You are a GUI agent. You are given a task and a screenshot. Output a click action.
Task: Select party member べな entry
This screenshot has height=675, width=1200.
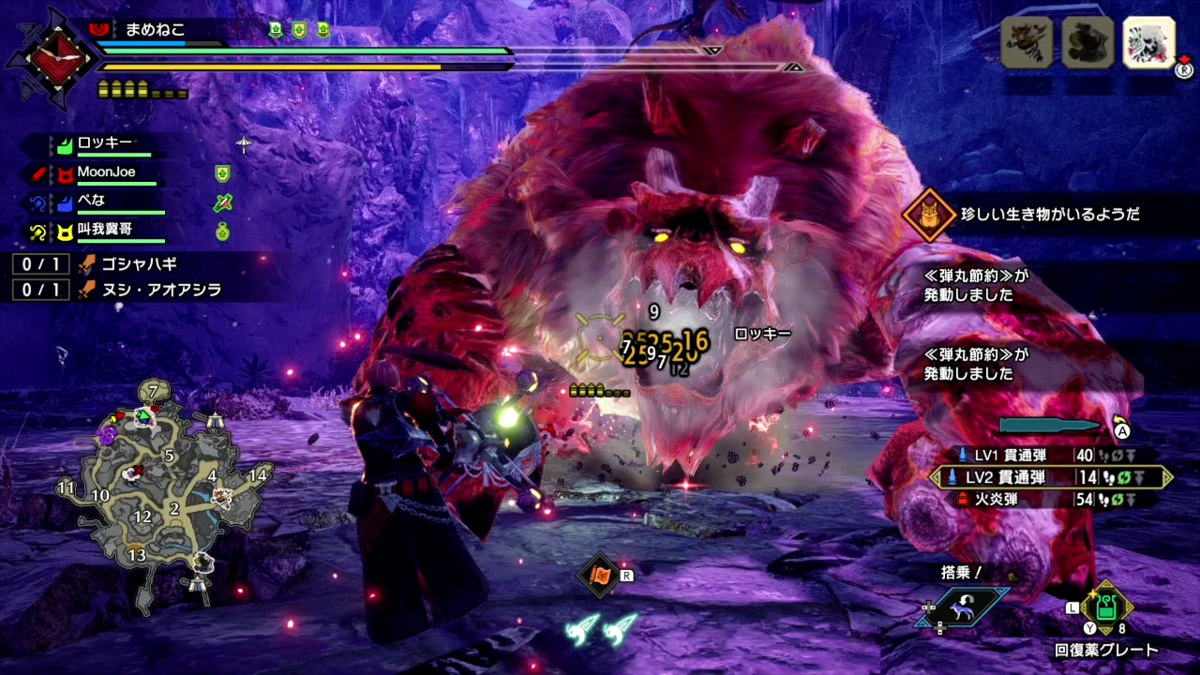pos(95,201)
